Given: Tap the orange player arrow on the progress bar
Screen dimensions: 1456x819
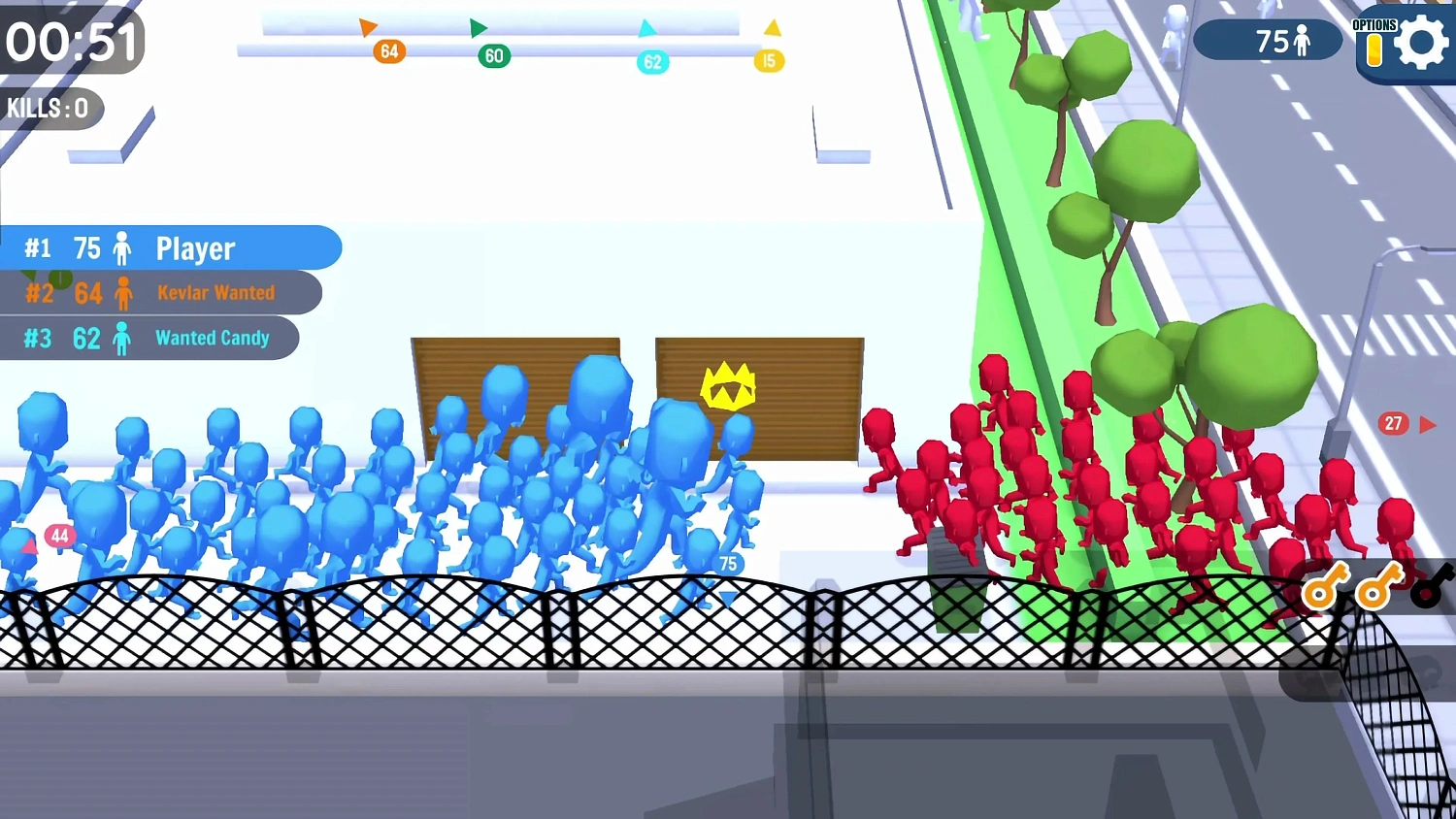Looking at the screenshot, I should pos(369,28).
